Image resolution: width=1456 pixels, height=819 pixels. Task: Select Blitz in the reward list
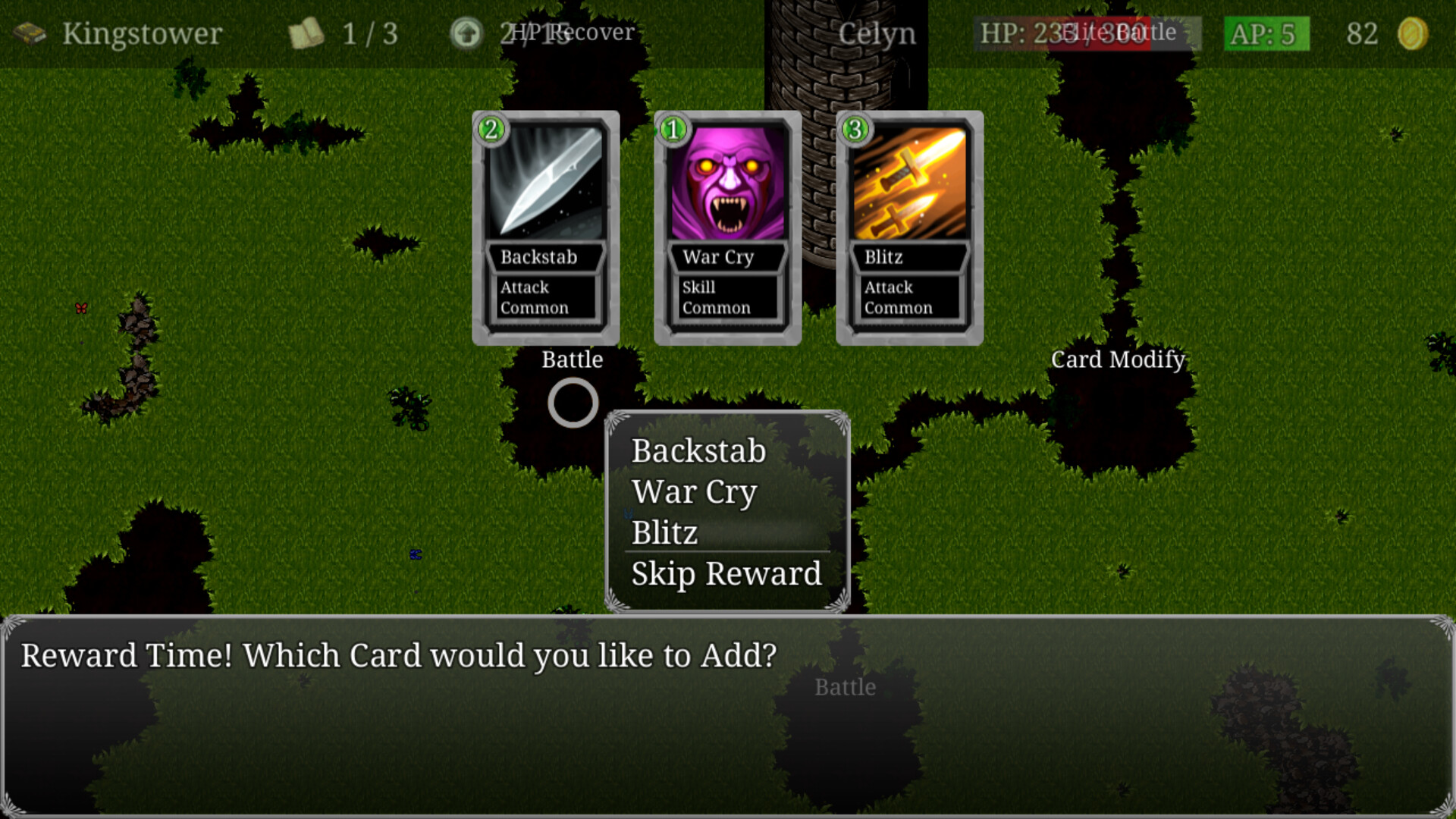point(664,532)
